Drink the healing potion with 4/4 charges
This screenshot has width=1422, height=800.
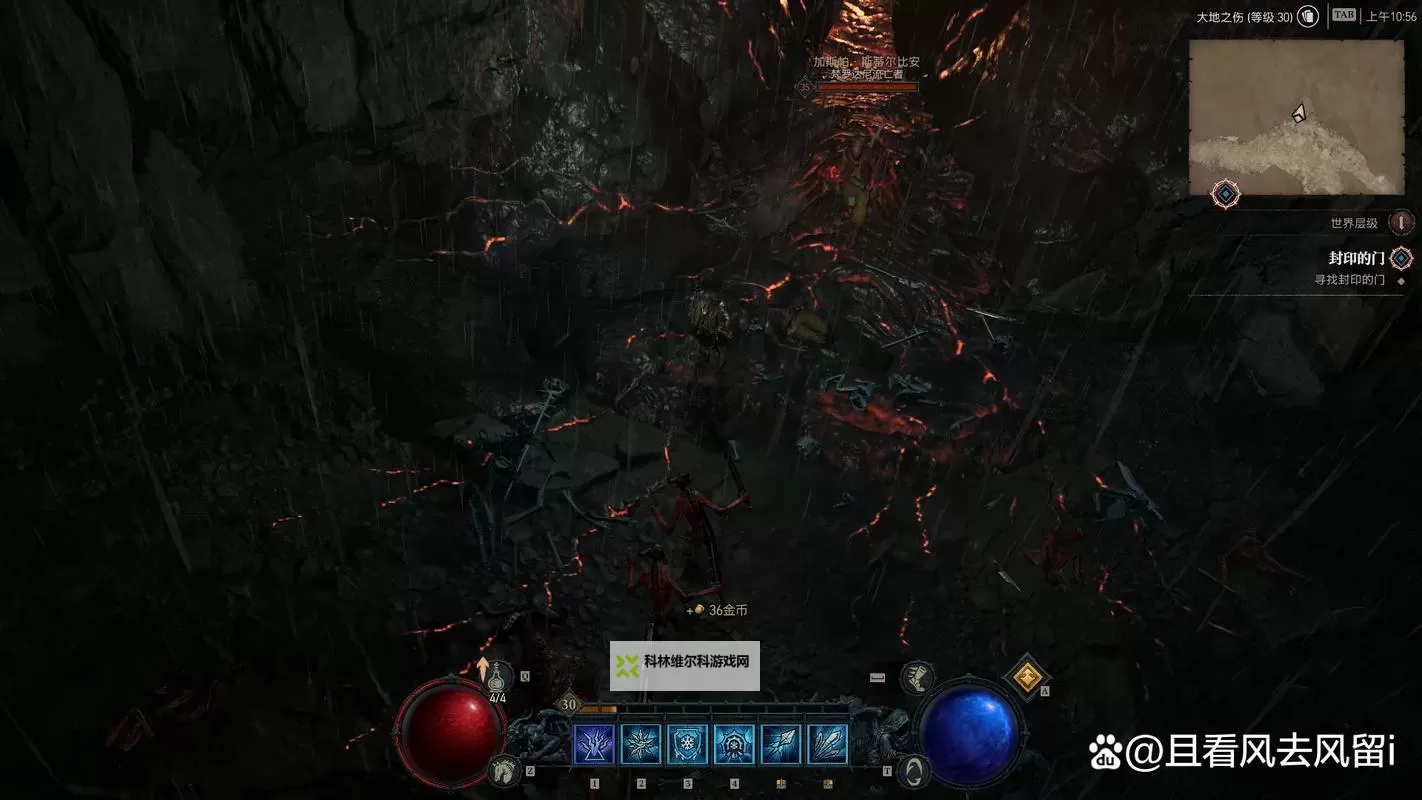(x=499, y=677)
